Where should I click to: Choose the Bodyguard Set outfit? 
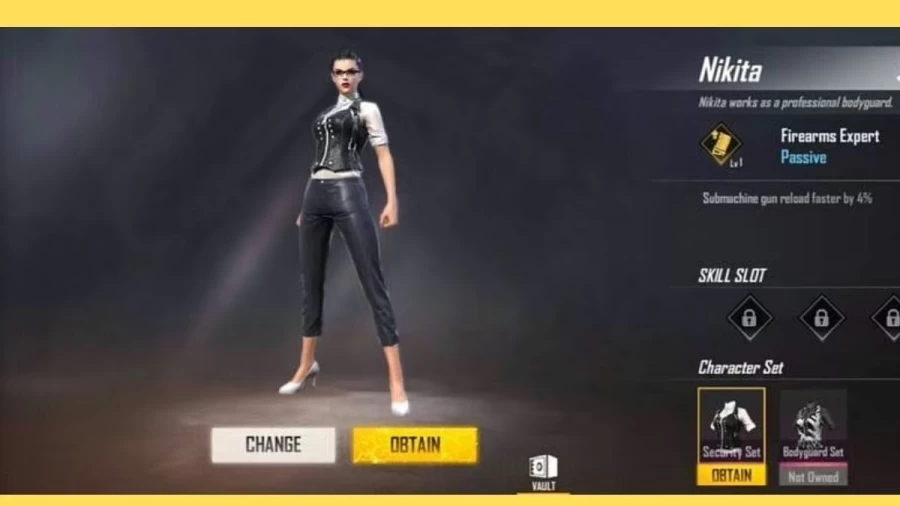pos(812,425)
